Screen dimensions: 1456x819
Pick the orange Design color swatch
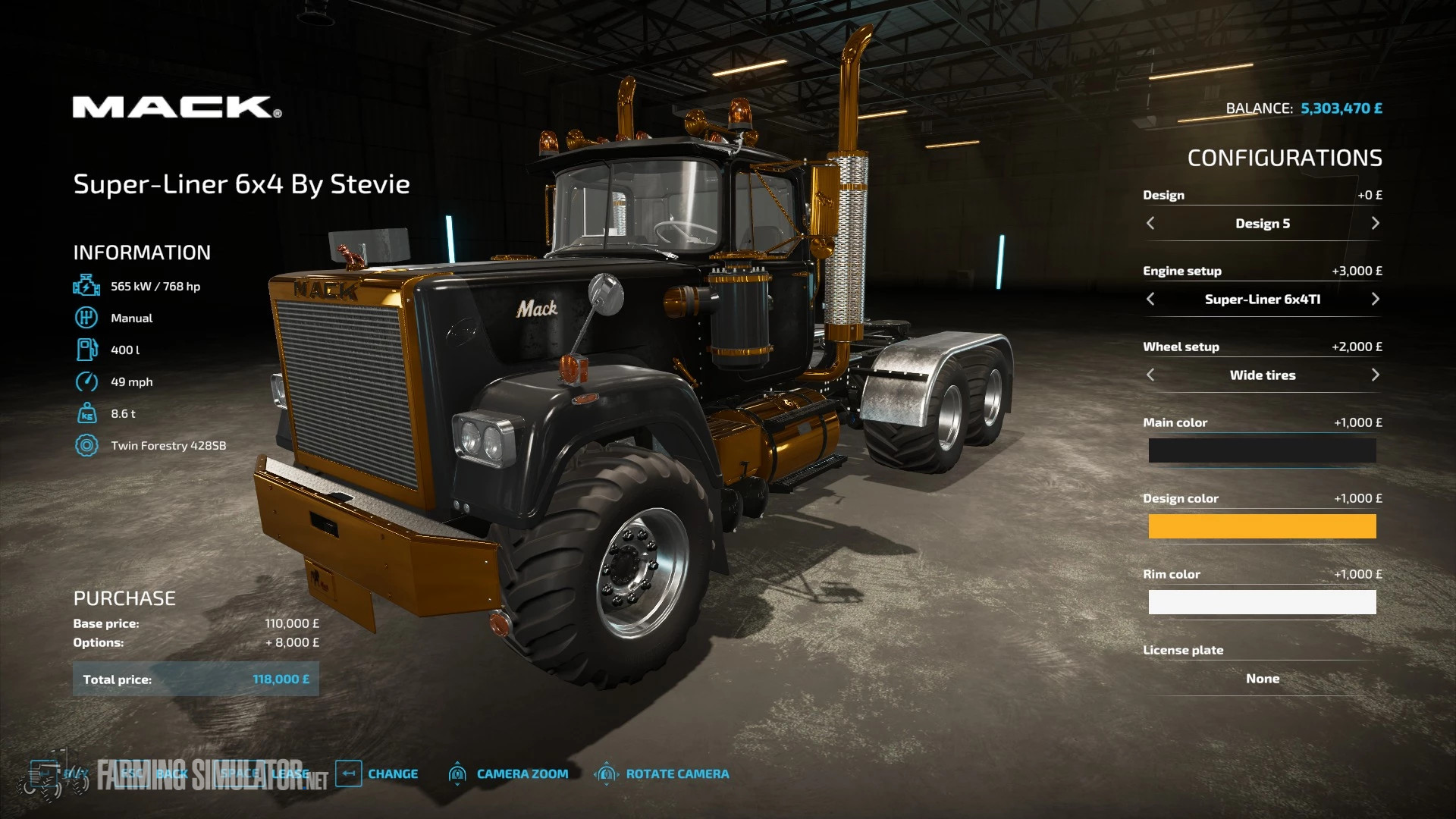pyautogui.click(x=1262, y=526)
